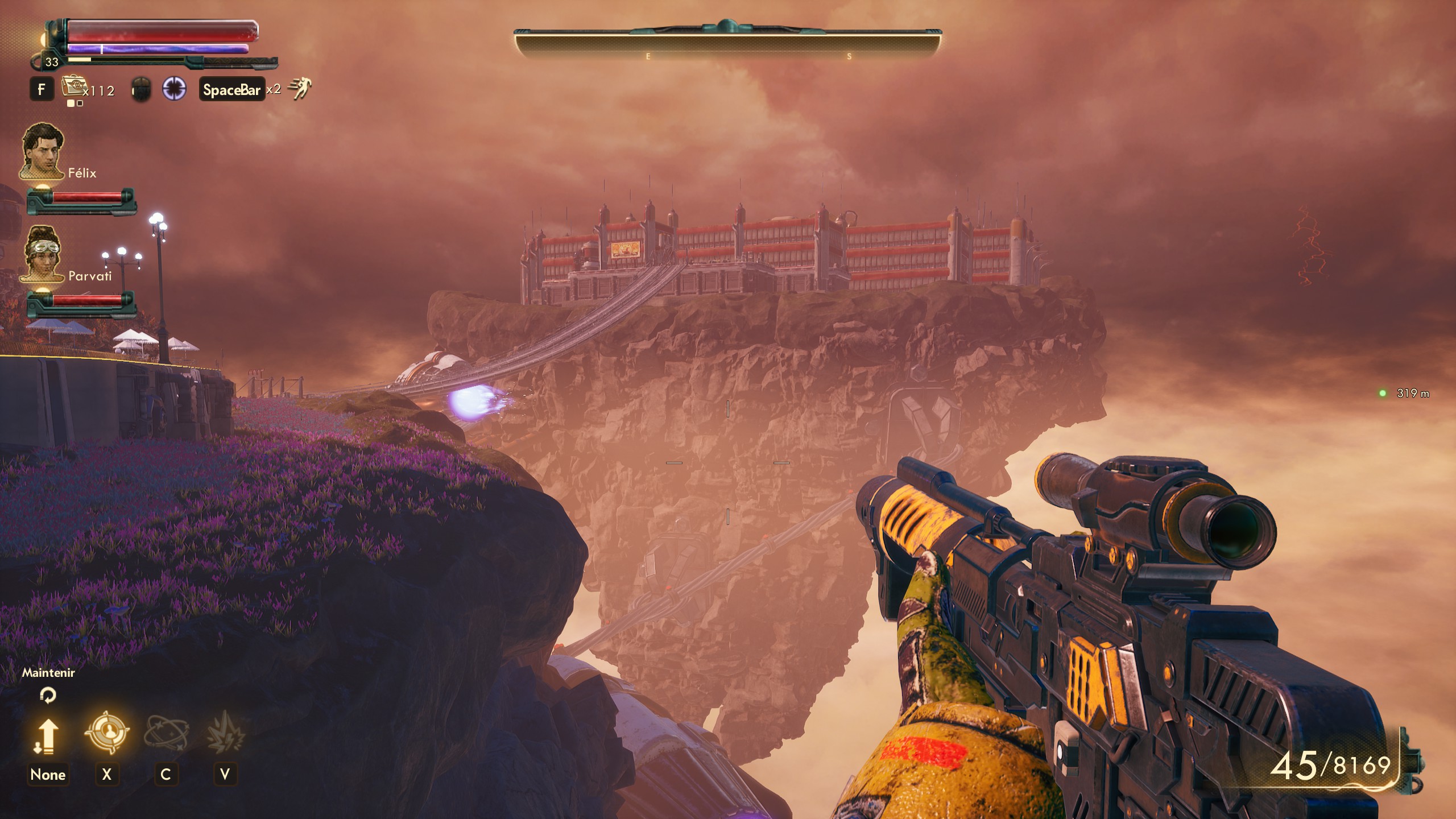
Task: Activate the orbiting stars companion ability
Action: click(x=166, y=733)
